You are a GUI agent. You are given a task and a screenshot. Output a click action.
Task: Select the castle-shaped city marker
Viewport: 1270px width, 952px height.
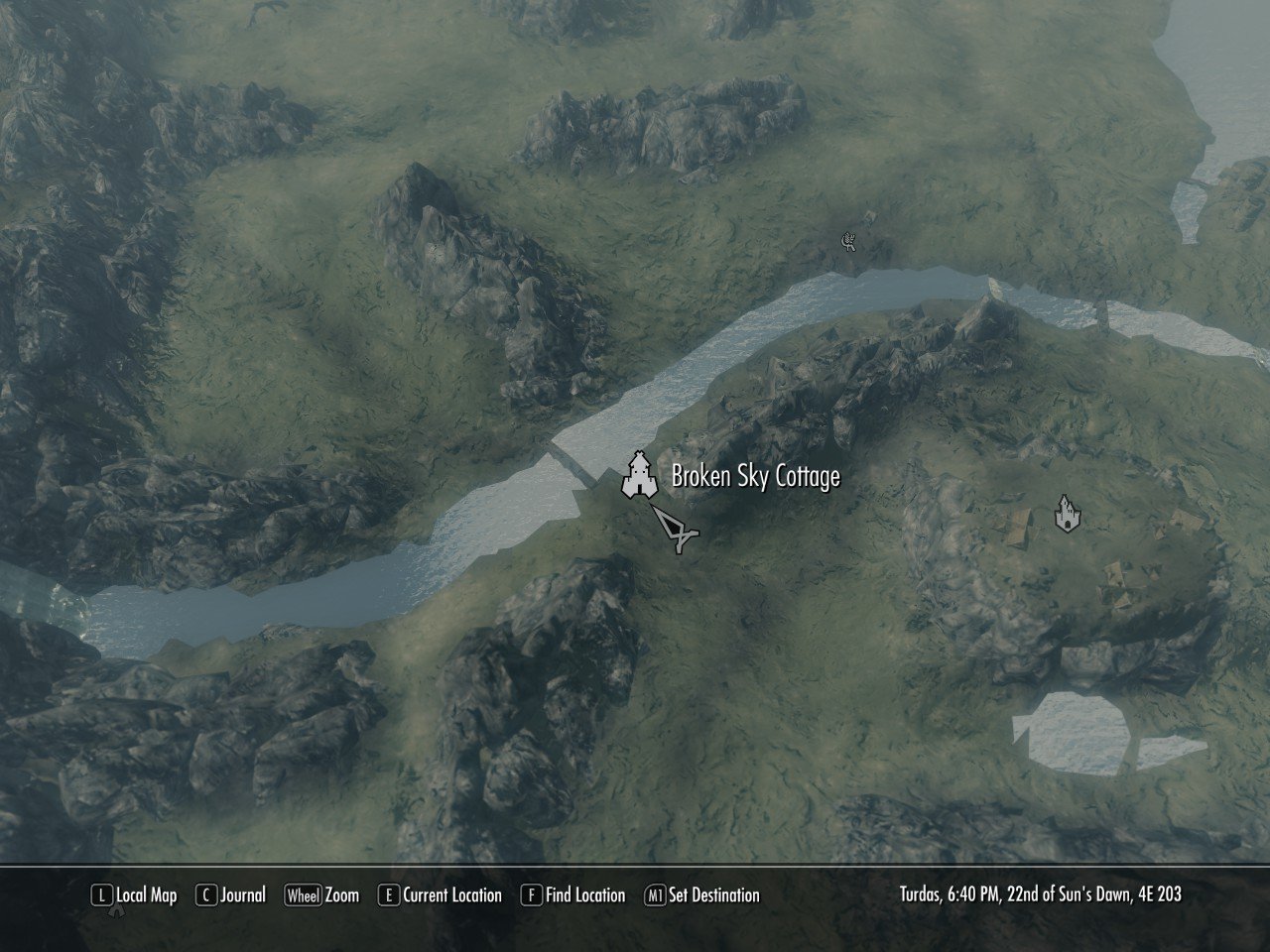point(1067,514)
